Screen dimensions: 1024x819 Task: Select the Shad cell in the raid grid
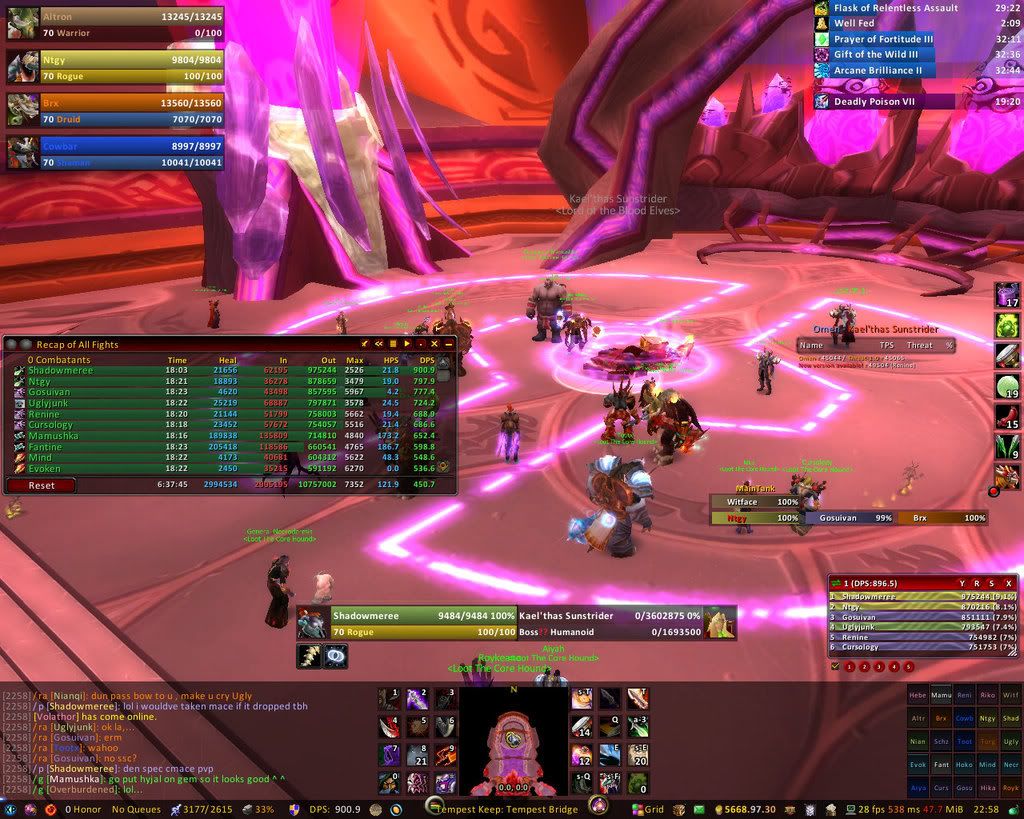pyautogui.click(x=1011, y=717)
